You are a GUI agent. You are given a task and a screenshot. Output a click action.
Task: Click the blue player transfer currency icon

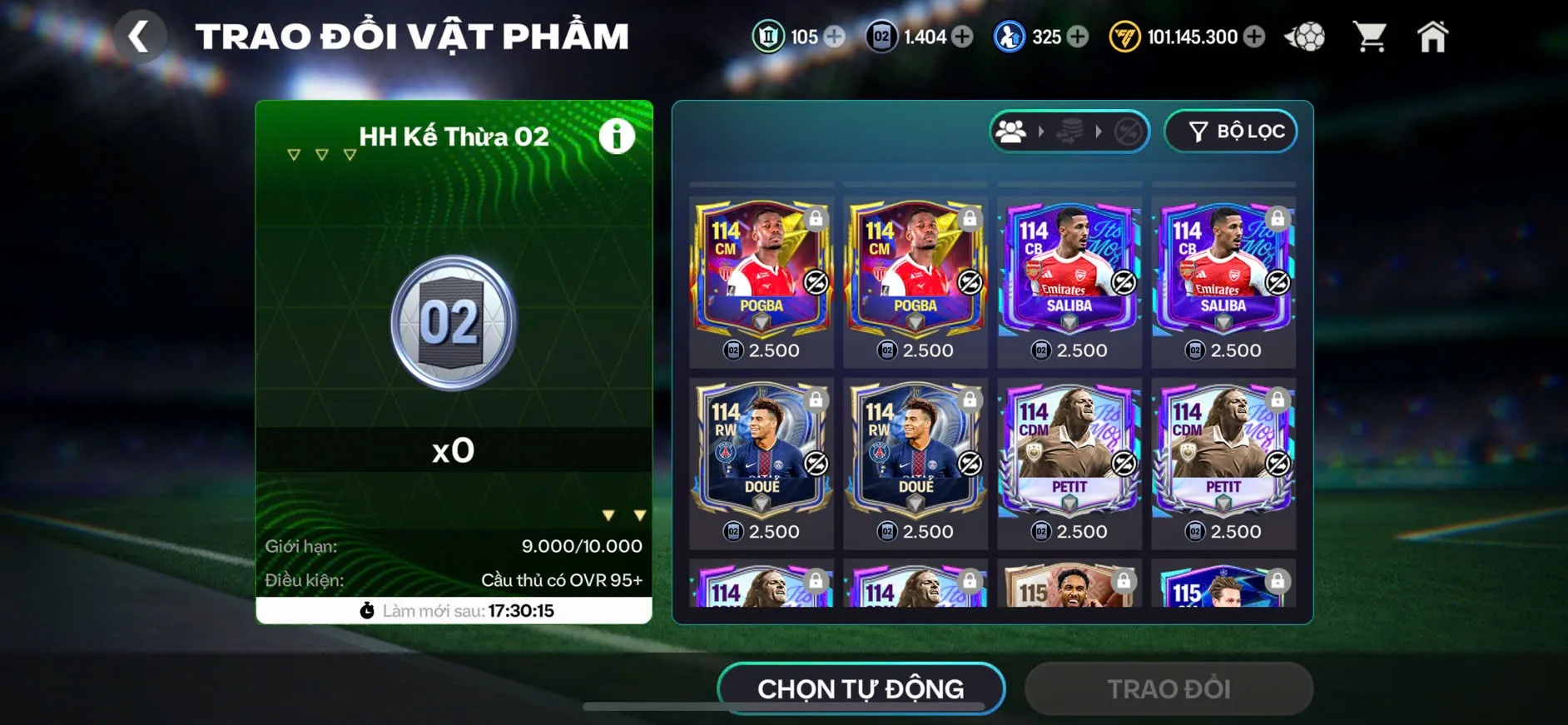pos(1008,36)
